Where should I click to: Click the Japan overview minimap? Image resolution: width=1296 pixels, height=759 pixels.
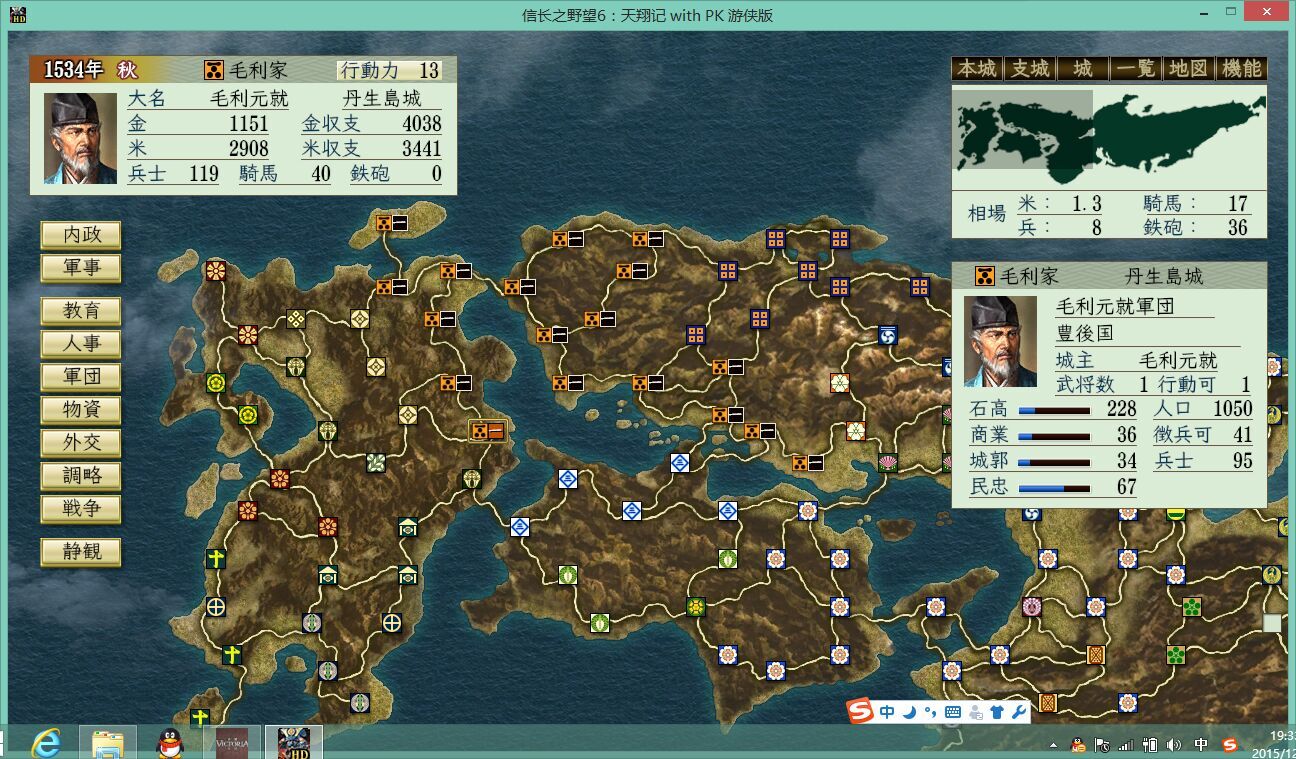1108,137
